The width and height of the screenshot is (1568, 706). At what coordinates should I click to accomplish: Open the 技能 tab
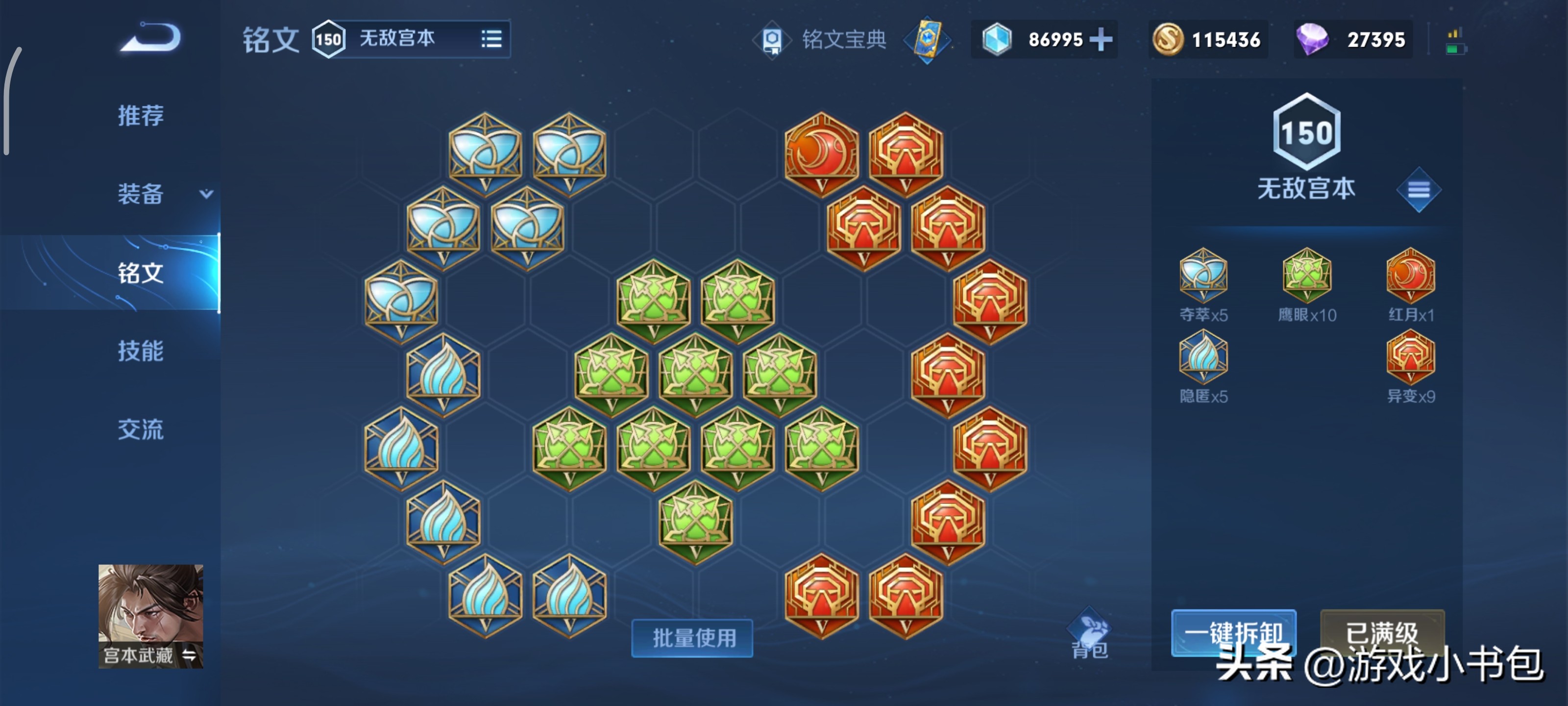point(141,351)
